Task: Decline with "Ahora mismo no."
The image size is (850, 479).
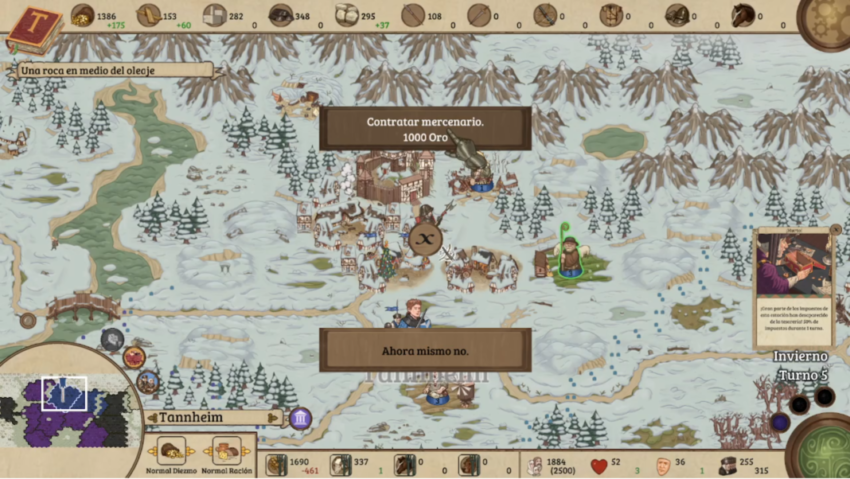Action: [x=425, y=351]
